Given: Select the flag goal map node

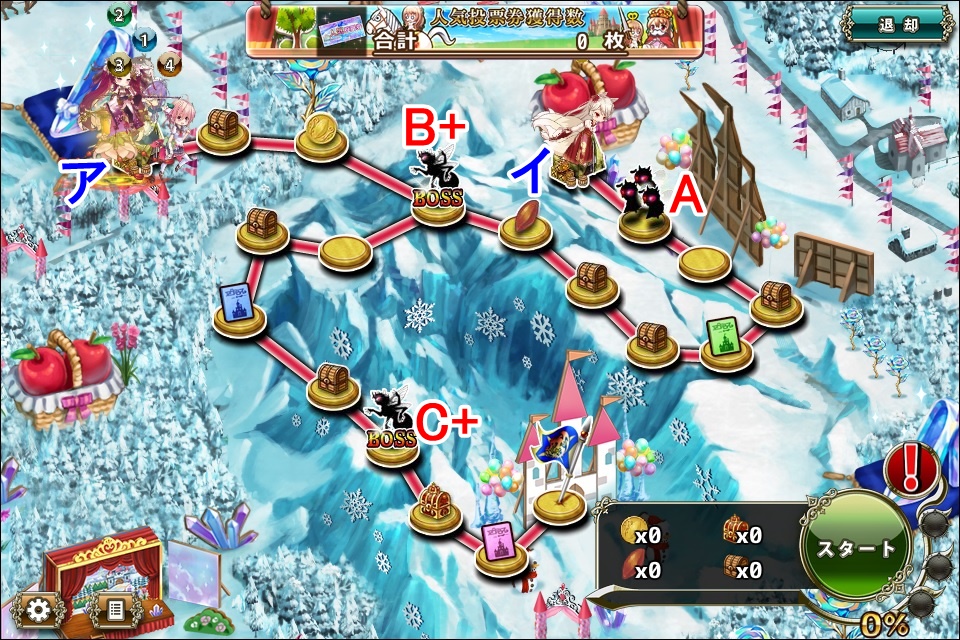Looking at the screenshot, I should [559, 498].
